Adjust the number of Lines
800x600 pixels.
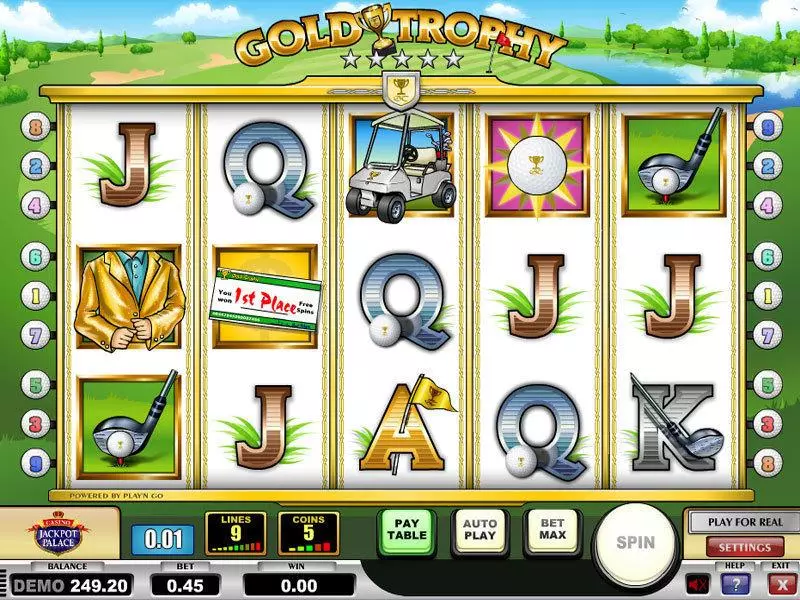pyautogui.click(x=235, y=533)
